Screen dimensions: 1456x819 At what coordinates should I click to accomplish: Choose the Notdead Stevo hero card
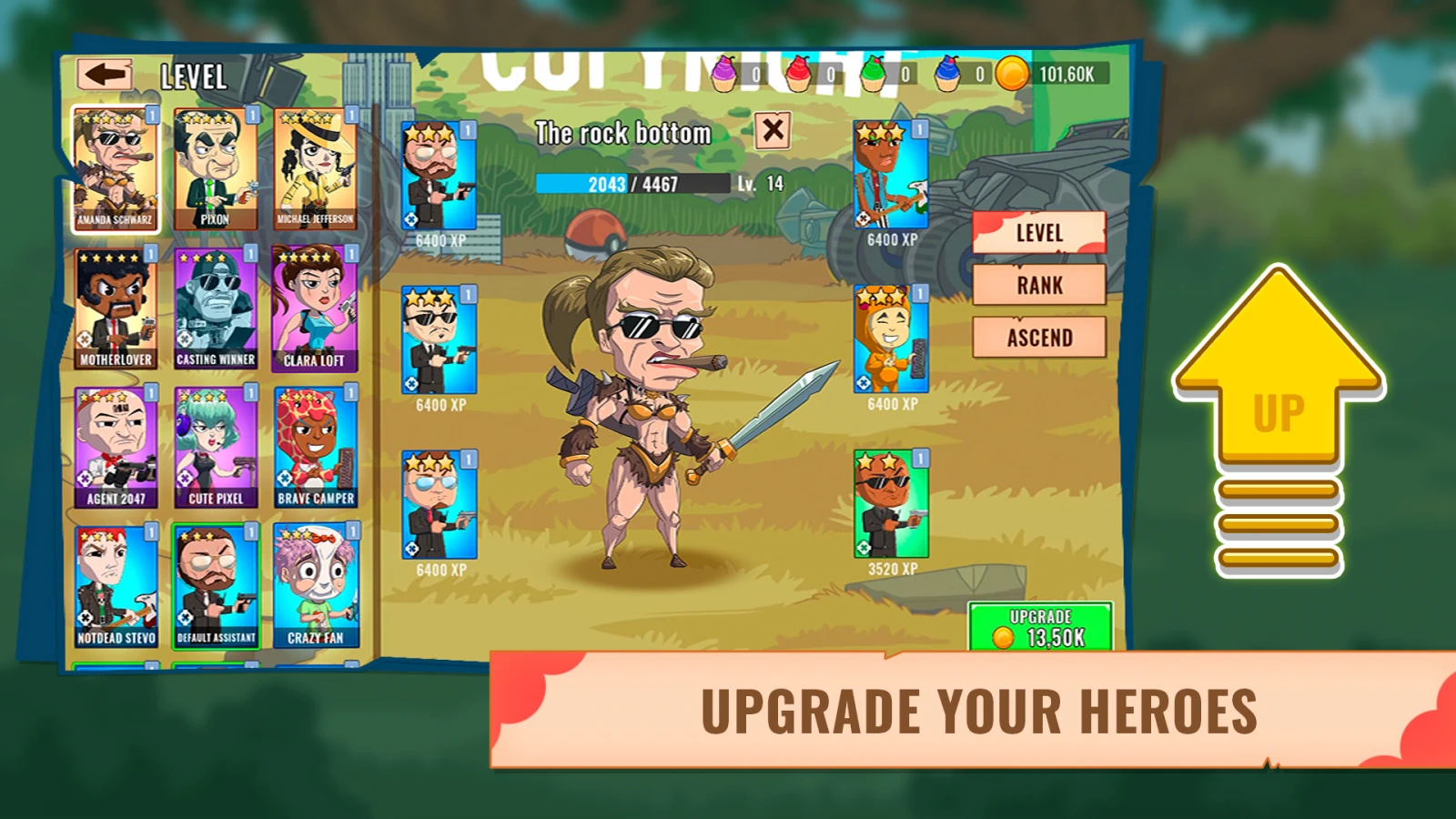click(x=116, y=587)
